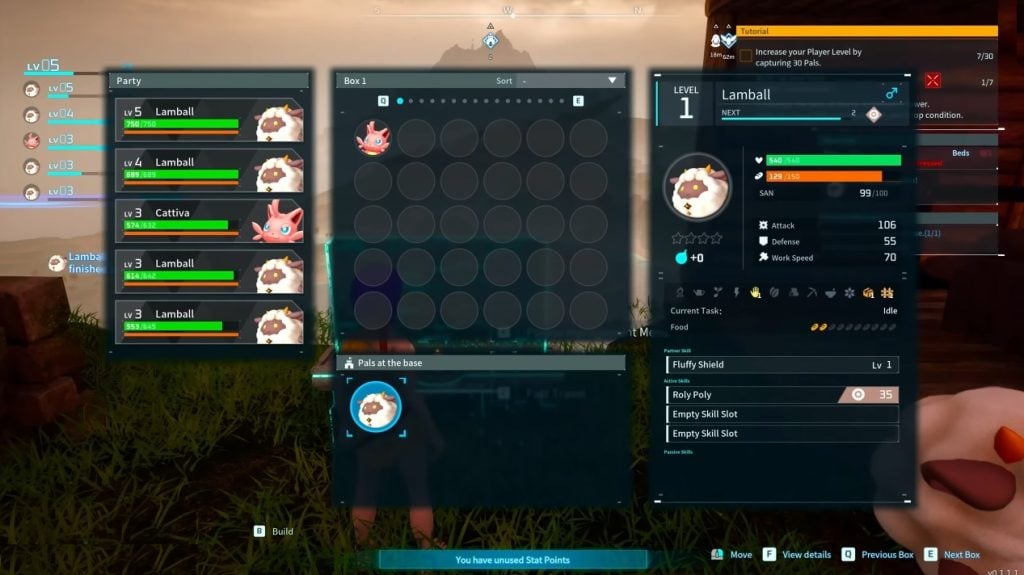Click the unused Stat Points notification
1024x575 pixels.
tap(512, 560)
